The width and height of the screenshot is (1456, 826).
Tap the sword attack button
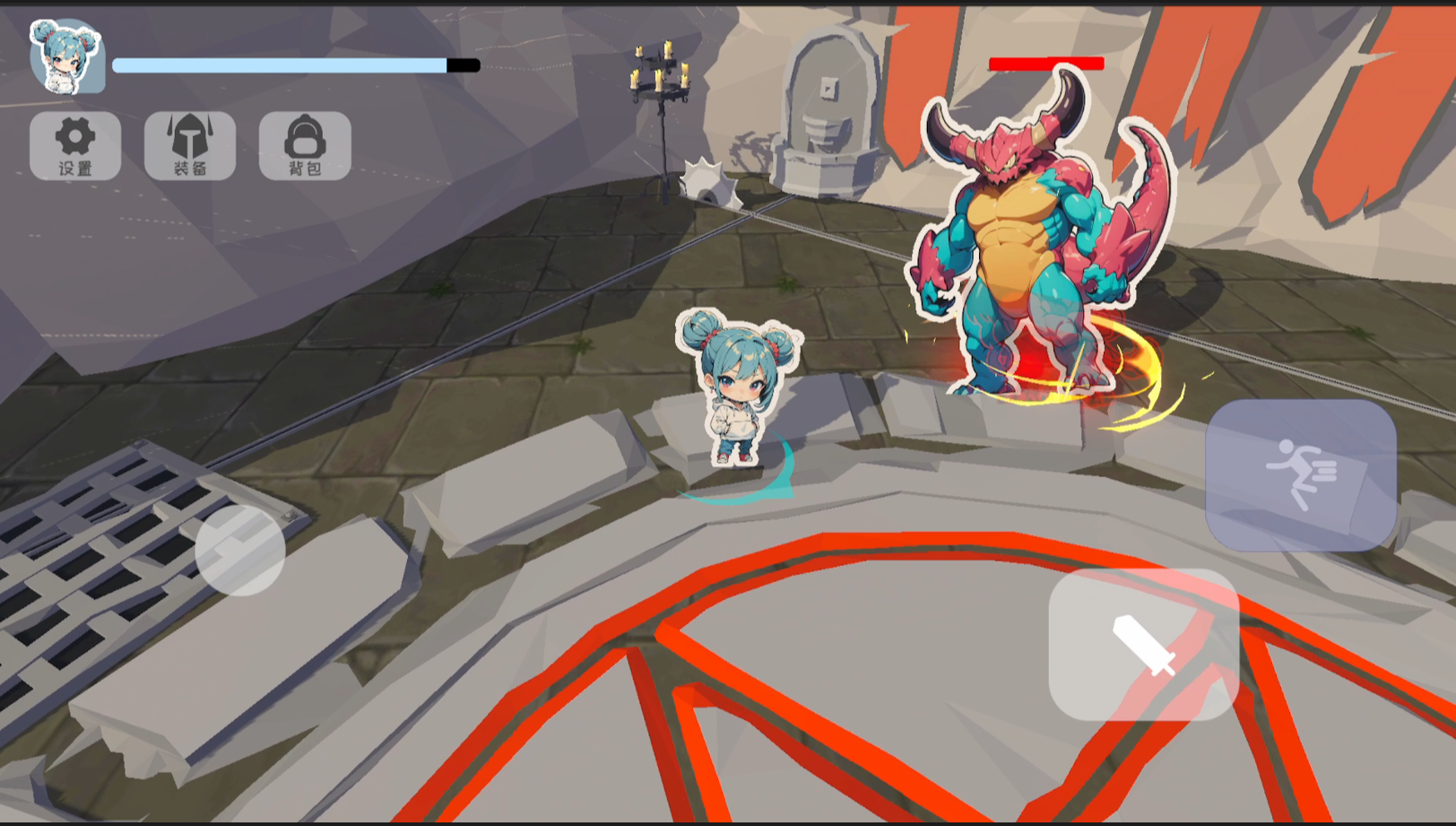1143,644
